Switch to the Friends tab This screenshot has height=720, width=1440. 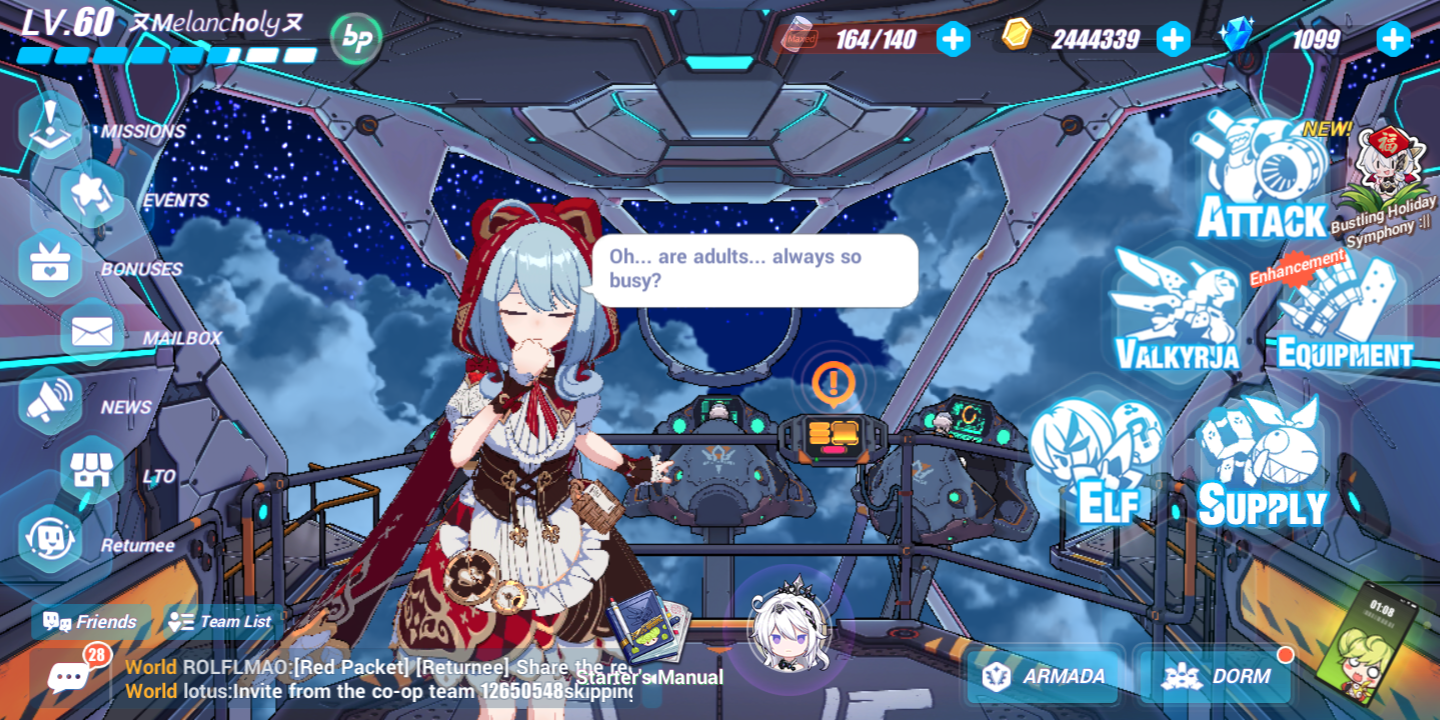tap(90, 622)
